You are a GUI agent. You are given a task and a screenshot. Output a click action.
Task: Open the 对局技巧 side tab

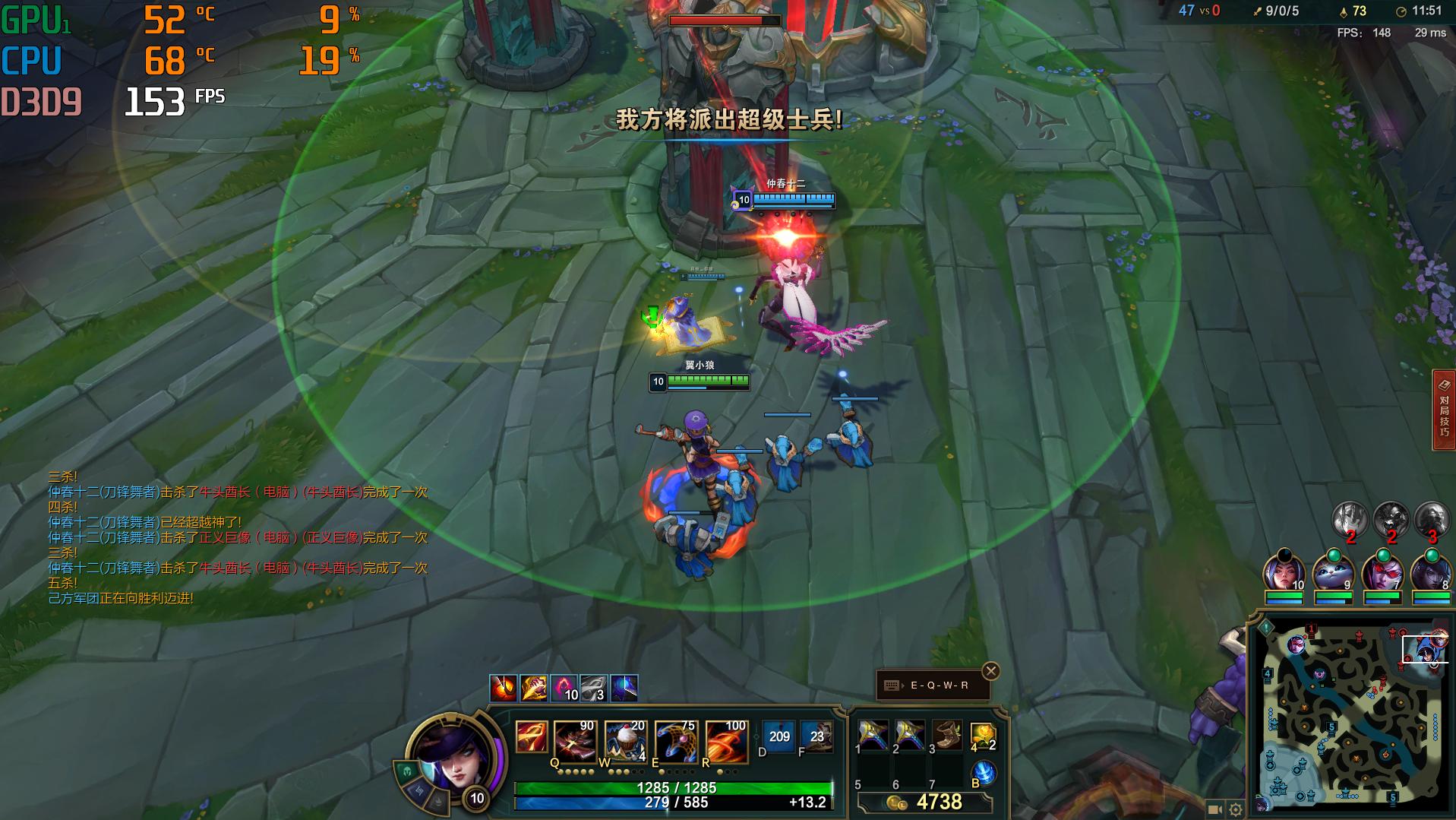click(x=1444, y=410)
